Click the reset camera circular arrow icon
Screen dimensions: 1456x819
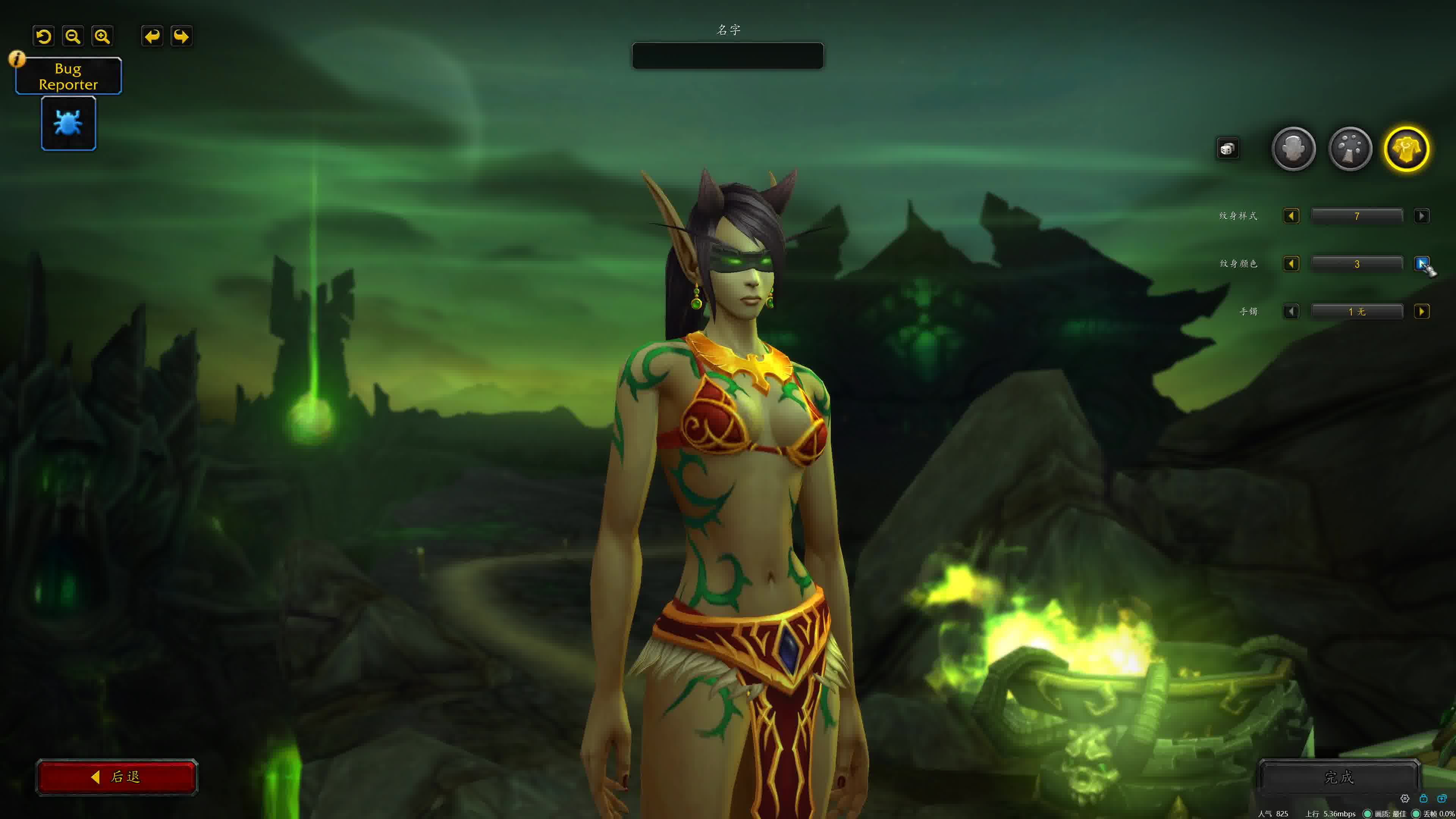tap(44, 37)
